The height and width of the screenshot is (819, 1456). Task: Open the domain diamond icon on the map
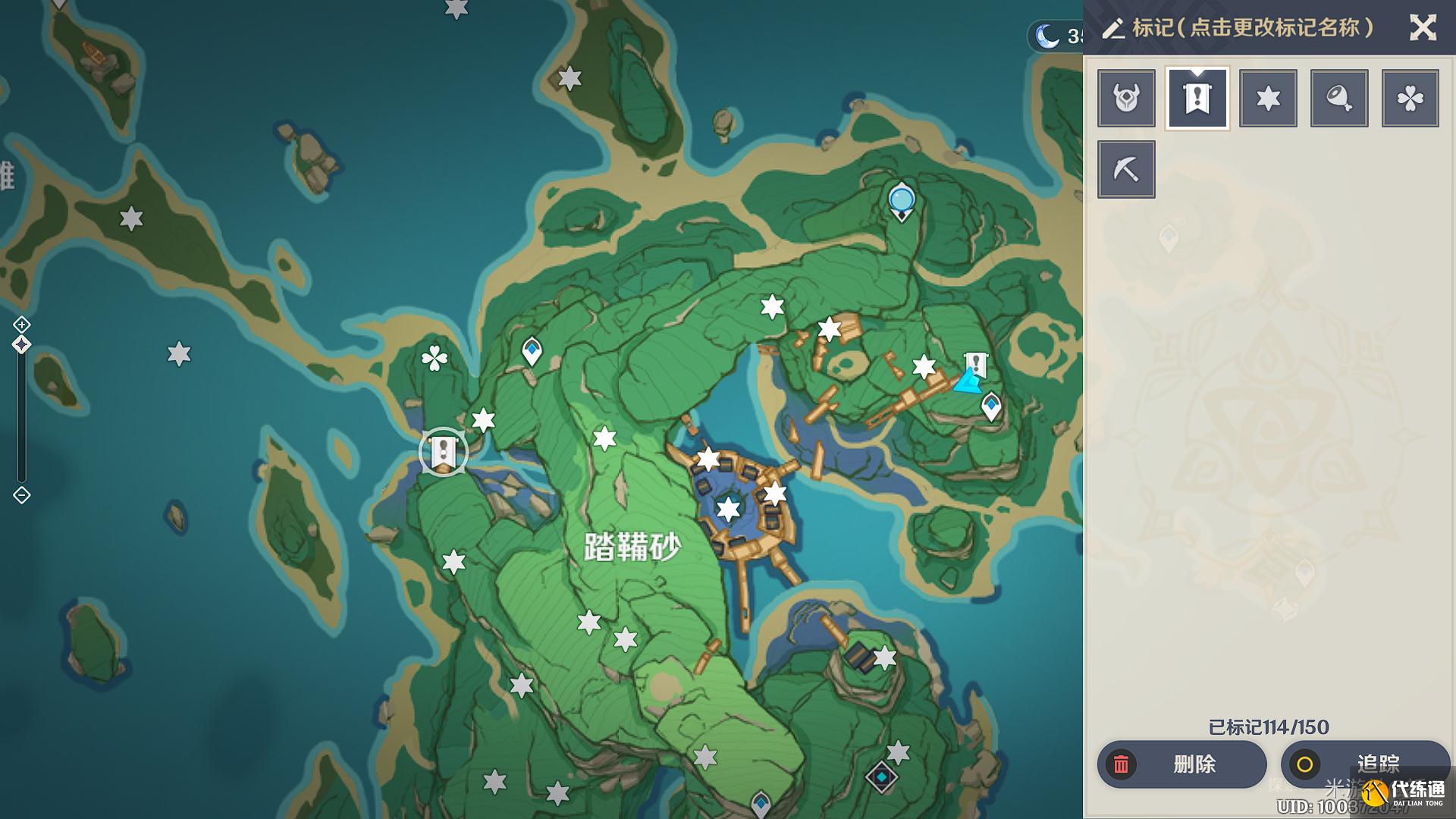[x=881, y=777]
